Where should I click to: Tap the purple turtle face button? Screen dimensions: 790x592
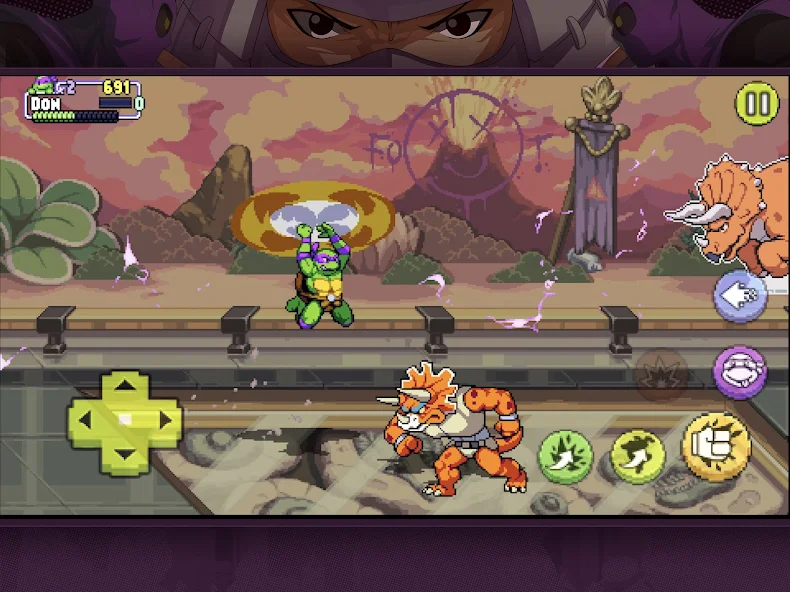740,372
